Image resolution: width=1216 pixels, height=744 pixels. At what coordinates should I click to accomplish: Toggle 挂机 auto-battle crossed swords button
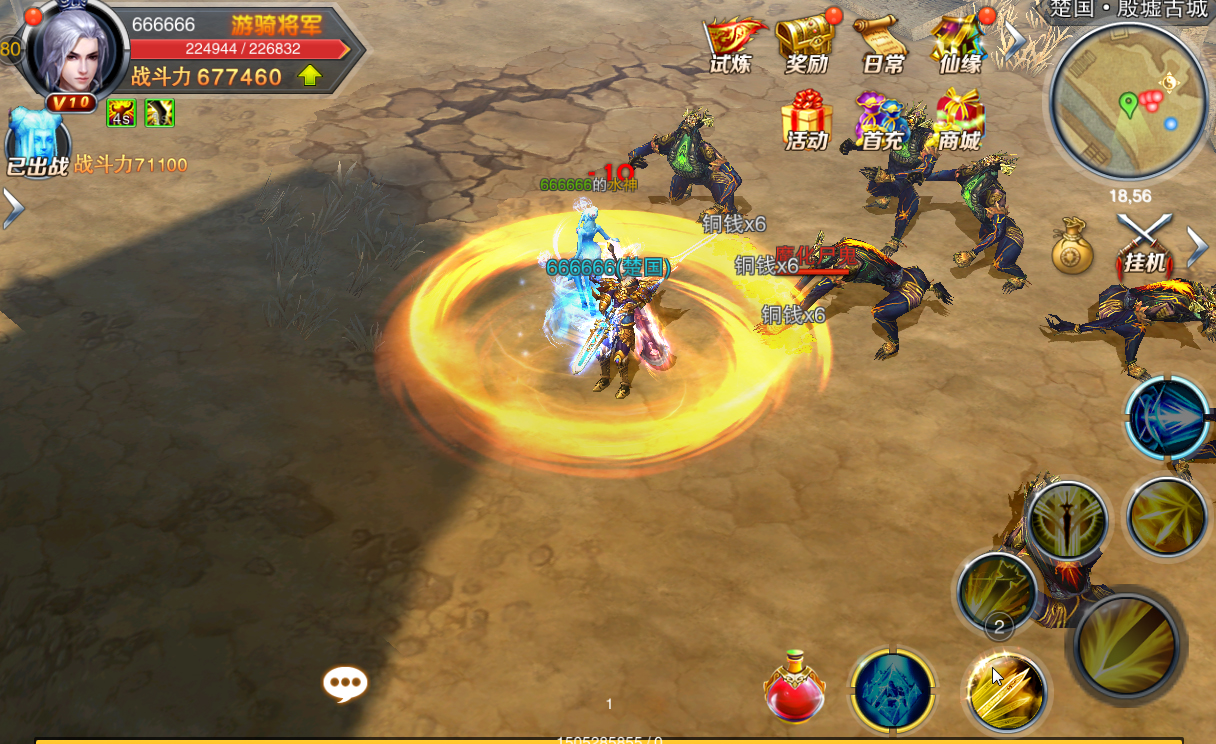[x=1145, y=245]
